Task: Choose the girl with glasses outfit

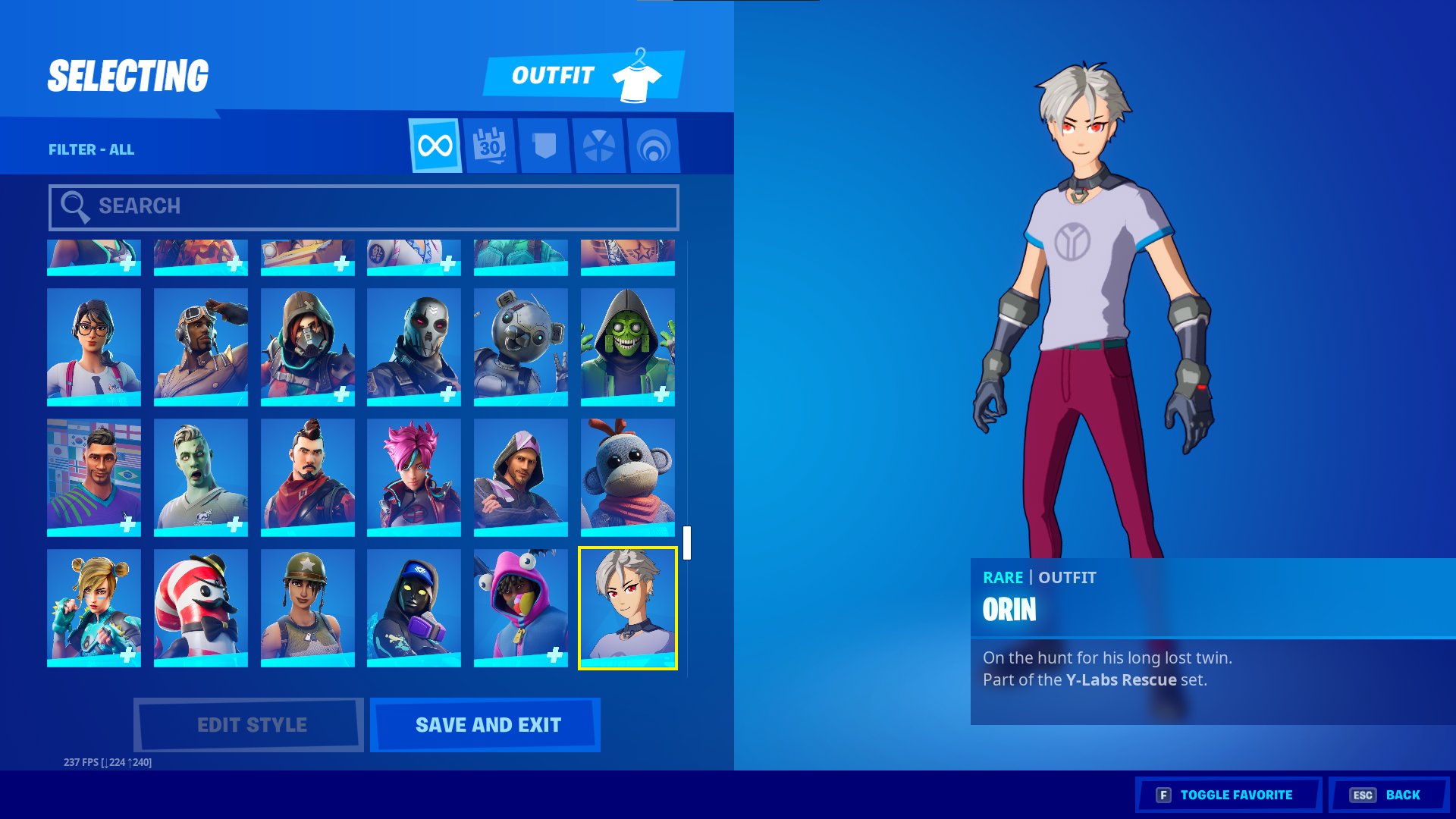Action: pyautogui.click(x=94, y=347)
